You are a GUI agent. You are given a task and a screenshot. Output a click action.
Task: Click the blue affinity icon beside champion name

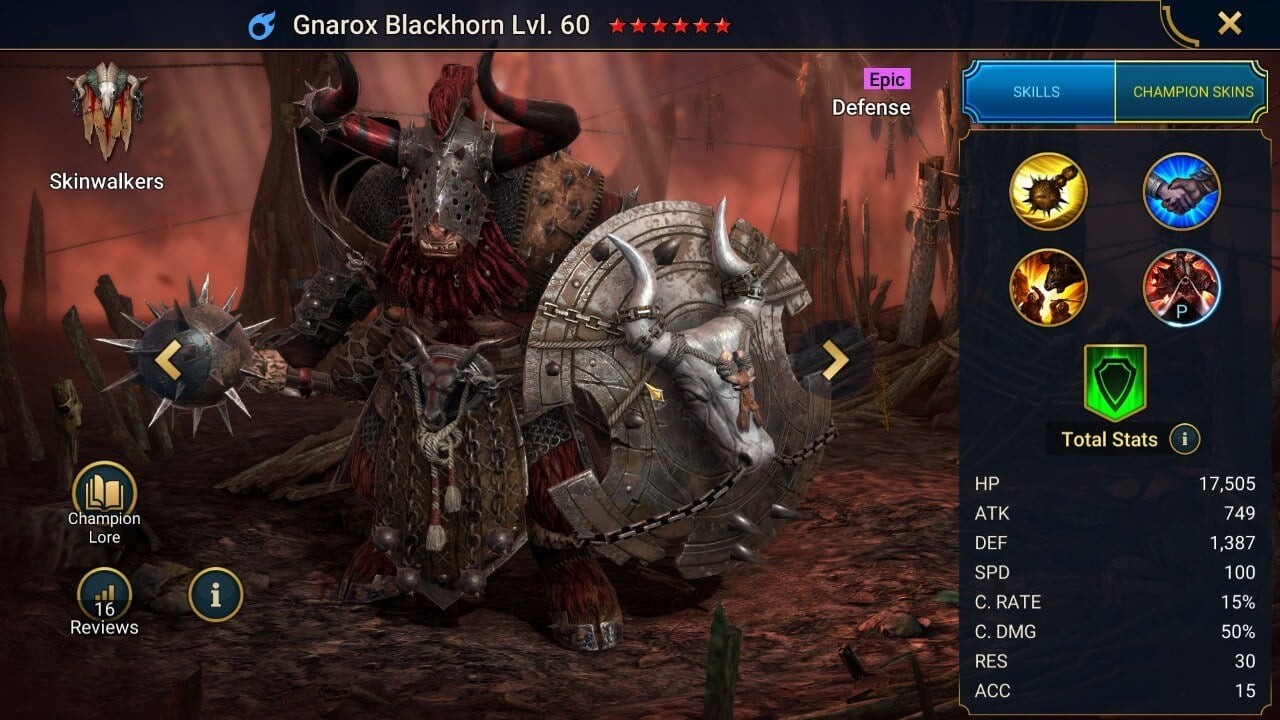tap(262, 25)
